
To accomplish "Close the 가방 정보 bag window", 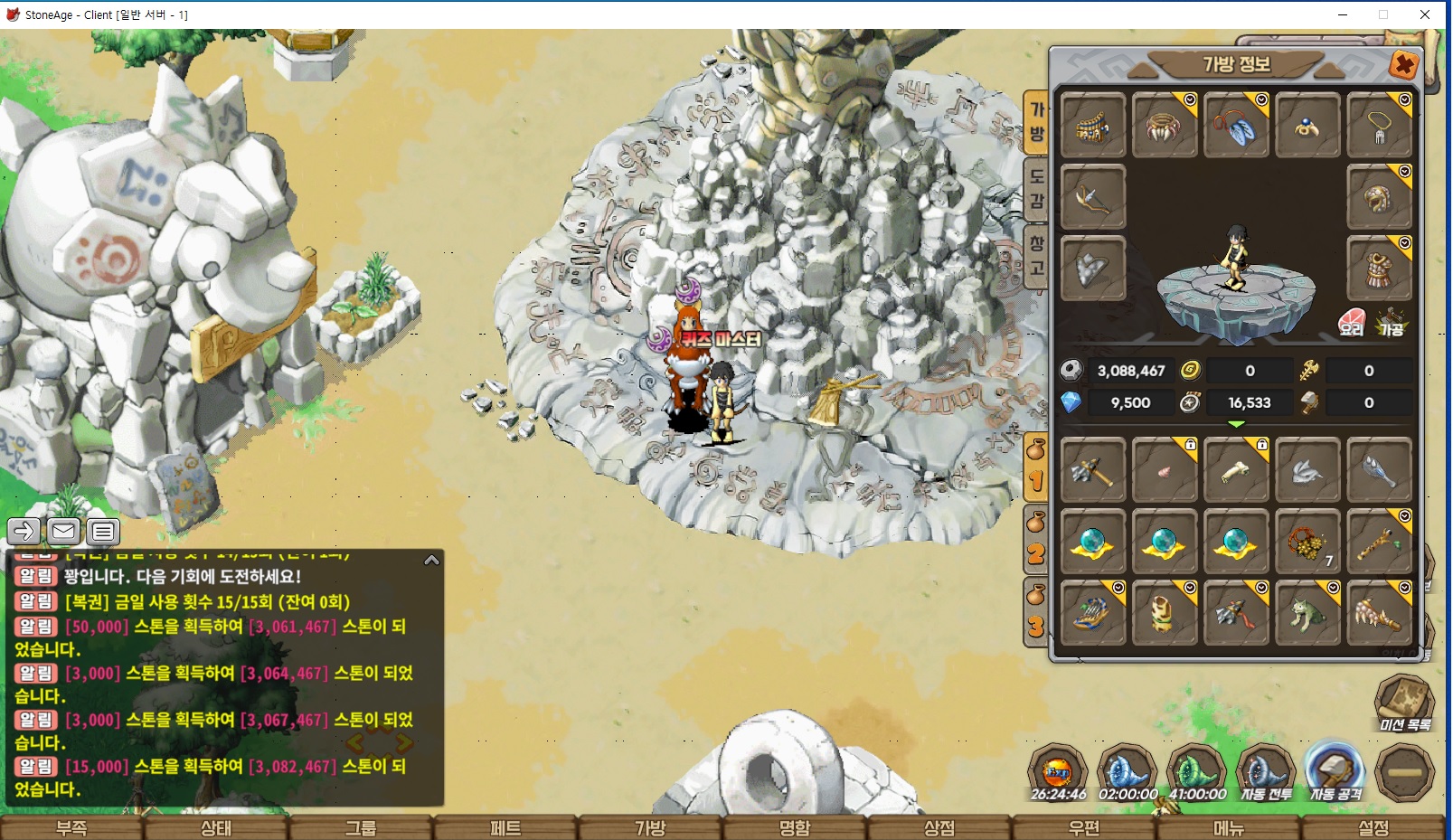I will click(x=1403, y=65).
